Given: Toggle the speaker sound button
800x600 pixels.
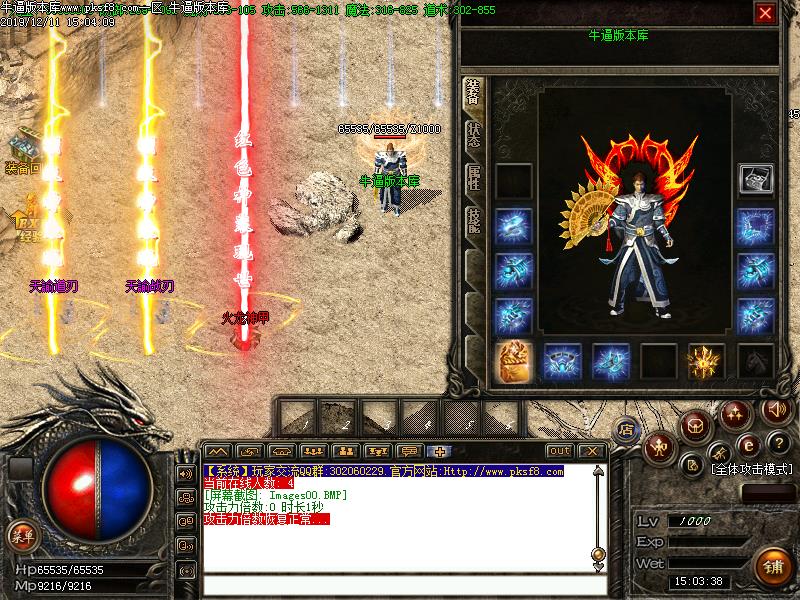Looking at the screenshot, I should [774, 409].
